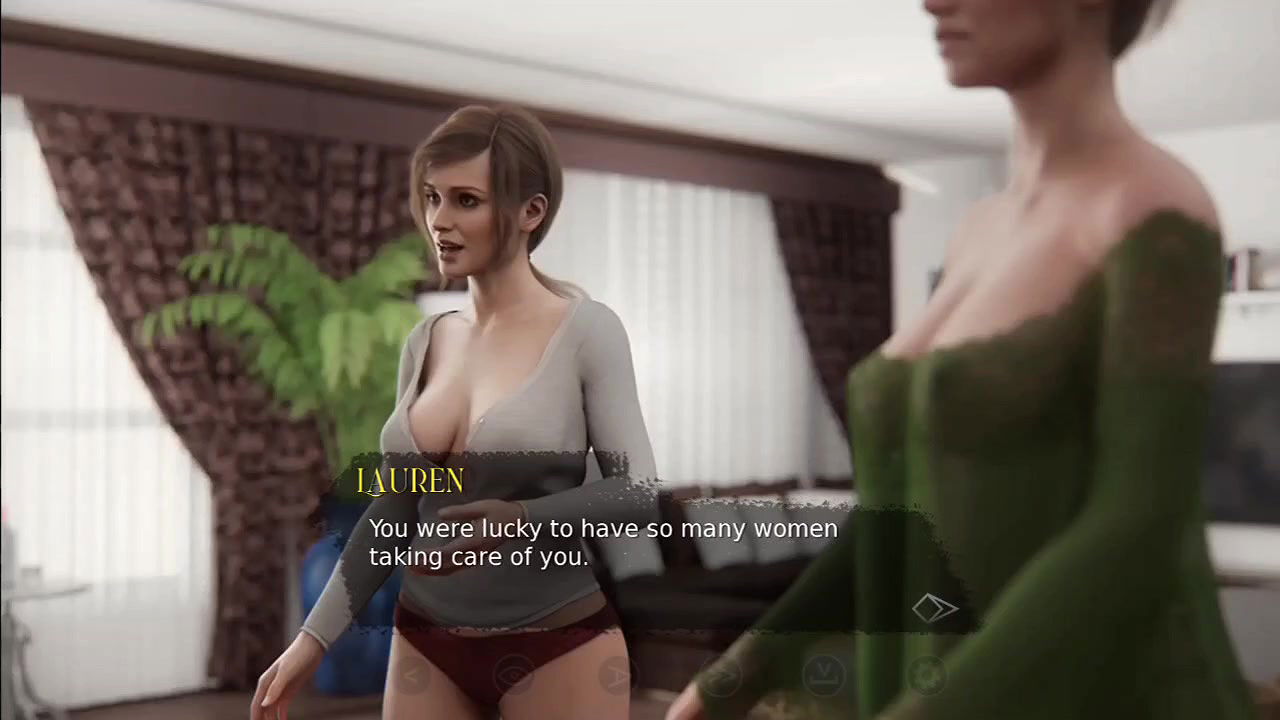Viewport: 1280px width, 720px height.
Task: Click Lauren's dialogue text to continue
Action: [x=603, y=542]
